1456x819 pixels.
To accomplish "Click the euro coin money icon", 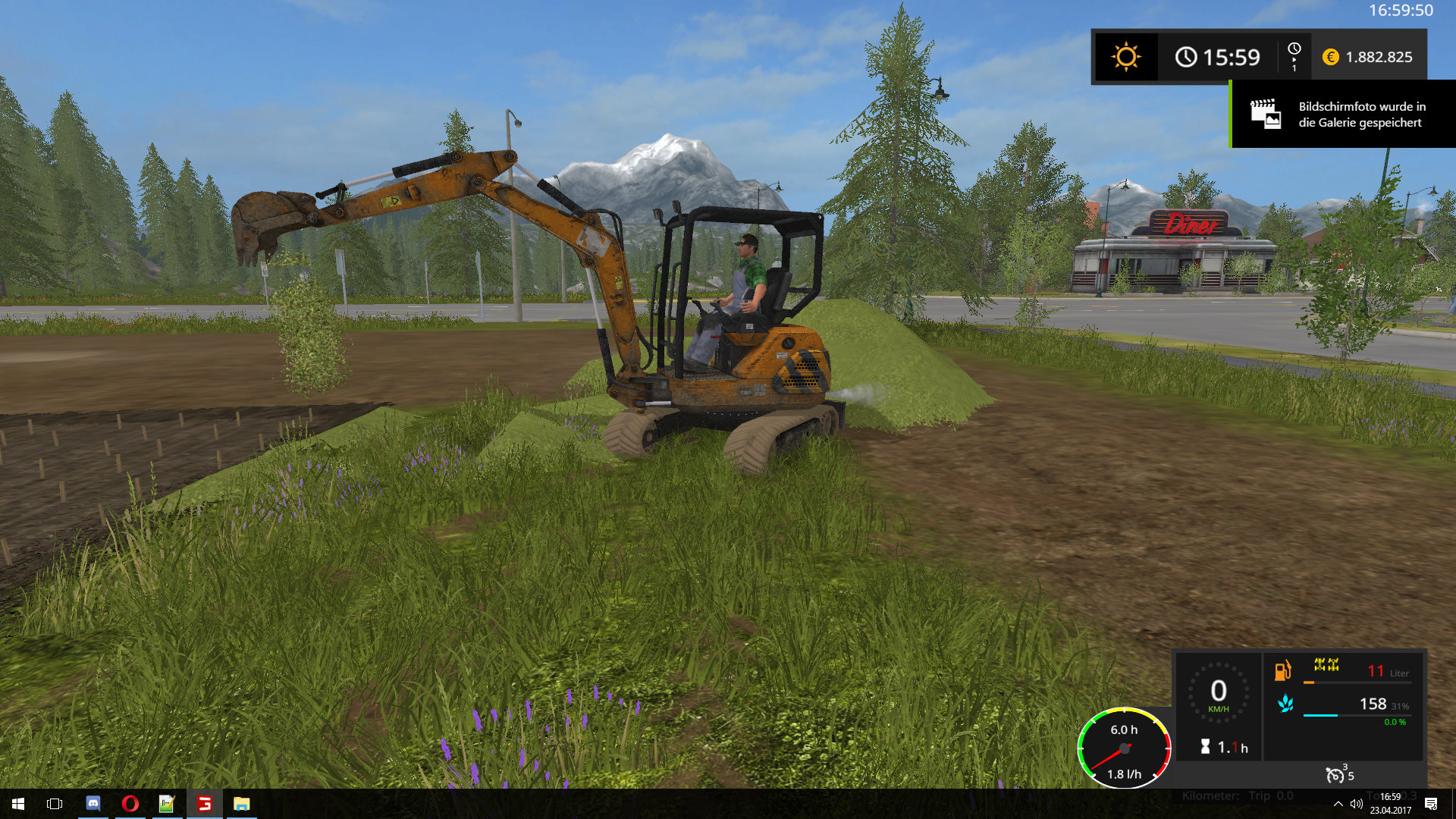I will [1330, 57].
